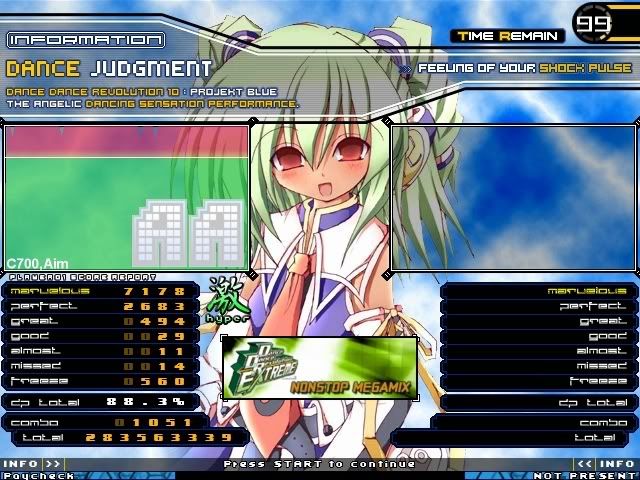Open the bottom-right << INFO panel
Screen dimensions: 640x480
click(606, 464)
